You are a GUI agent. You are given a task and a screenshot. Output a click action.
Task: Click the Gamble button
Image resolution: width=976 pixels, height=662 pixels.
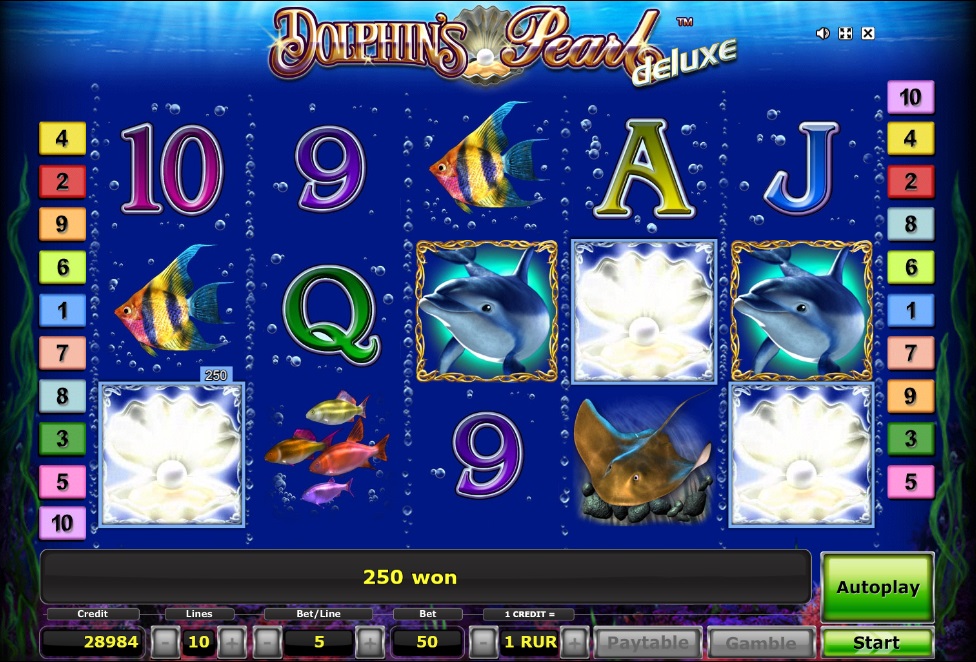(761, 642)
